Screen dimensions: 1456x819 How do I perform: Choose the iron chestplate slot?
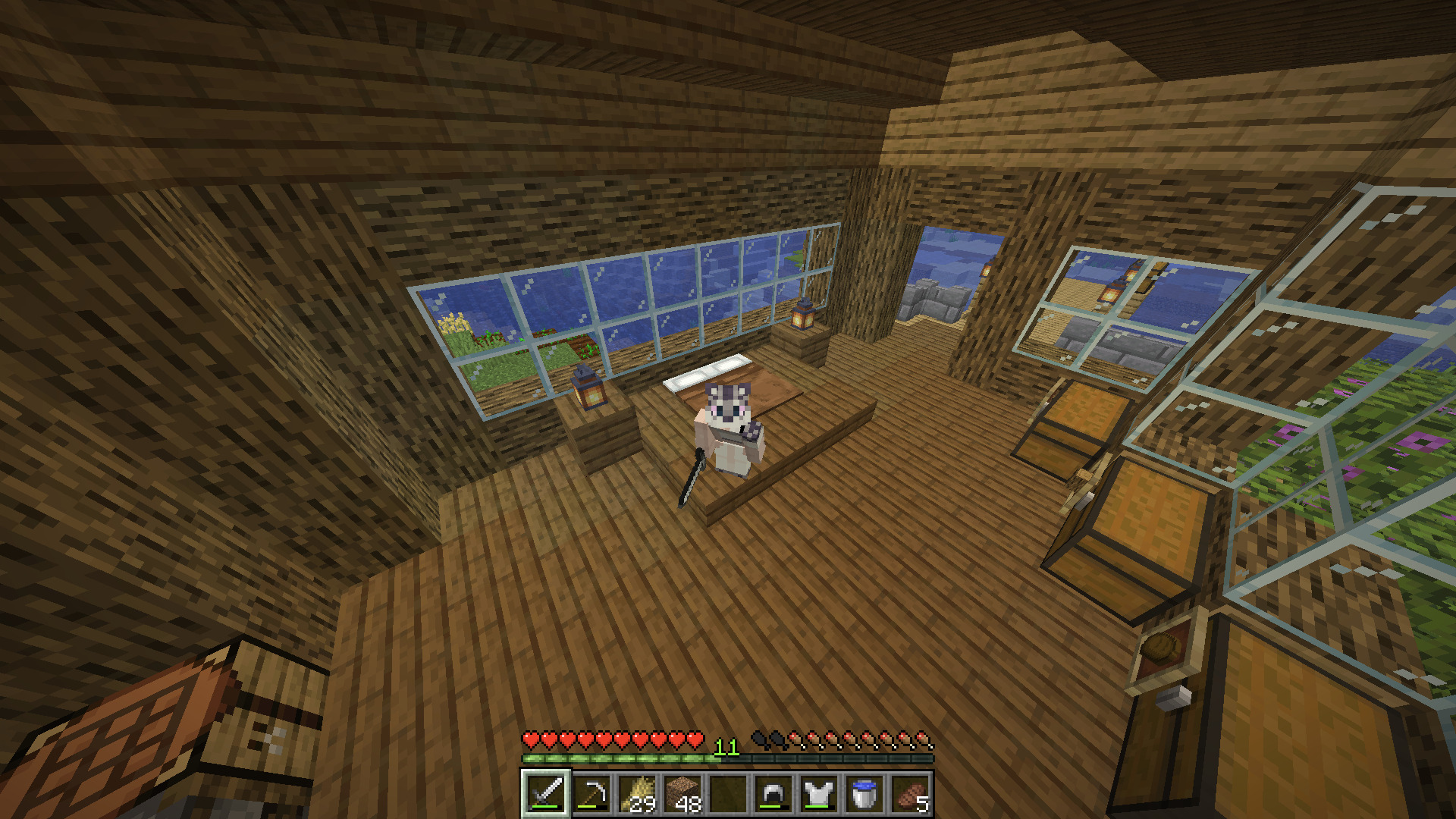click(819, 794)
